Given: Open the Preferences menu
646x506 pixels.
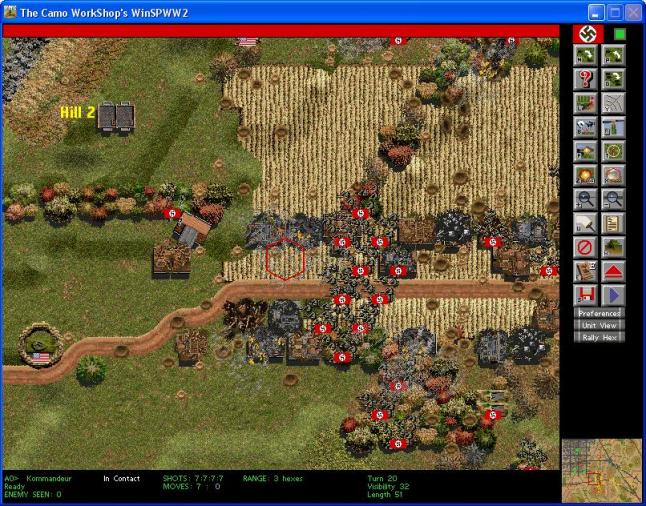Looking at the screenshot, I should [598, 313].
